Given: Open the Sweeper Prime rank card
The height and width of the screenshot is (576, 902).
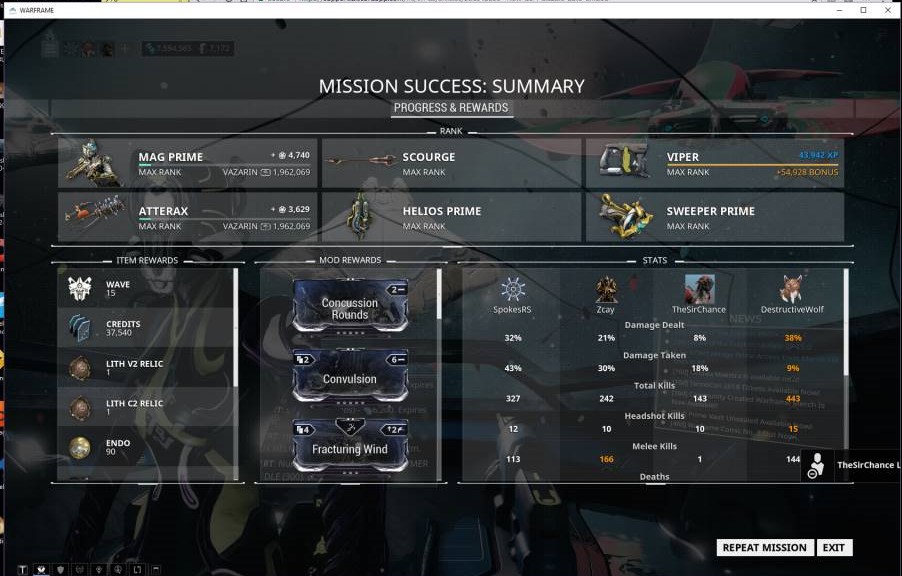Looking at the screenshot, I should coord(715,217).
